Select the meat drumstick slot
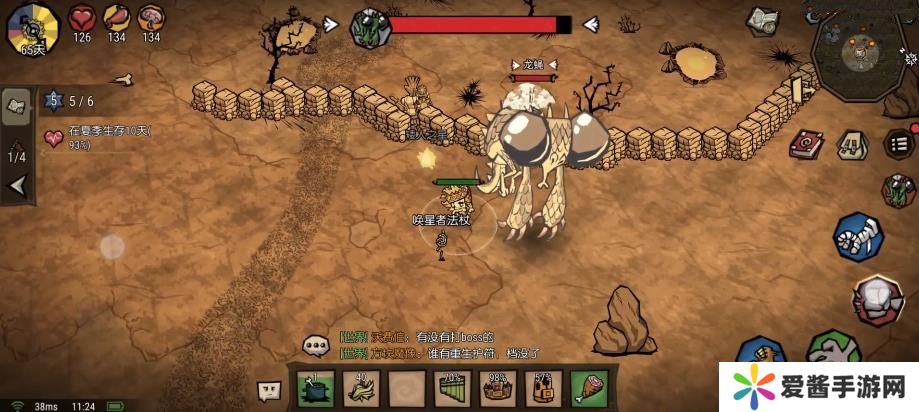919x412 pixels. (588, 388)
